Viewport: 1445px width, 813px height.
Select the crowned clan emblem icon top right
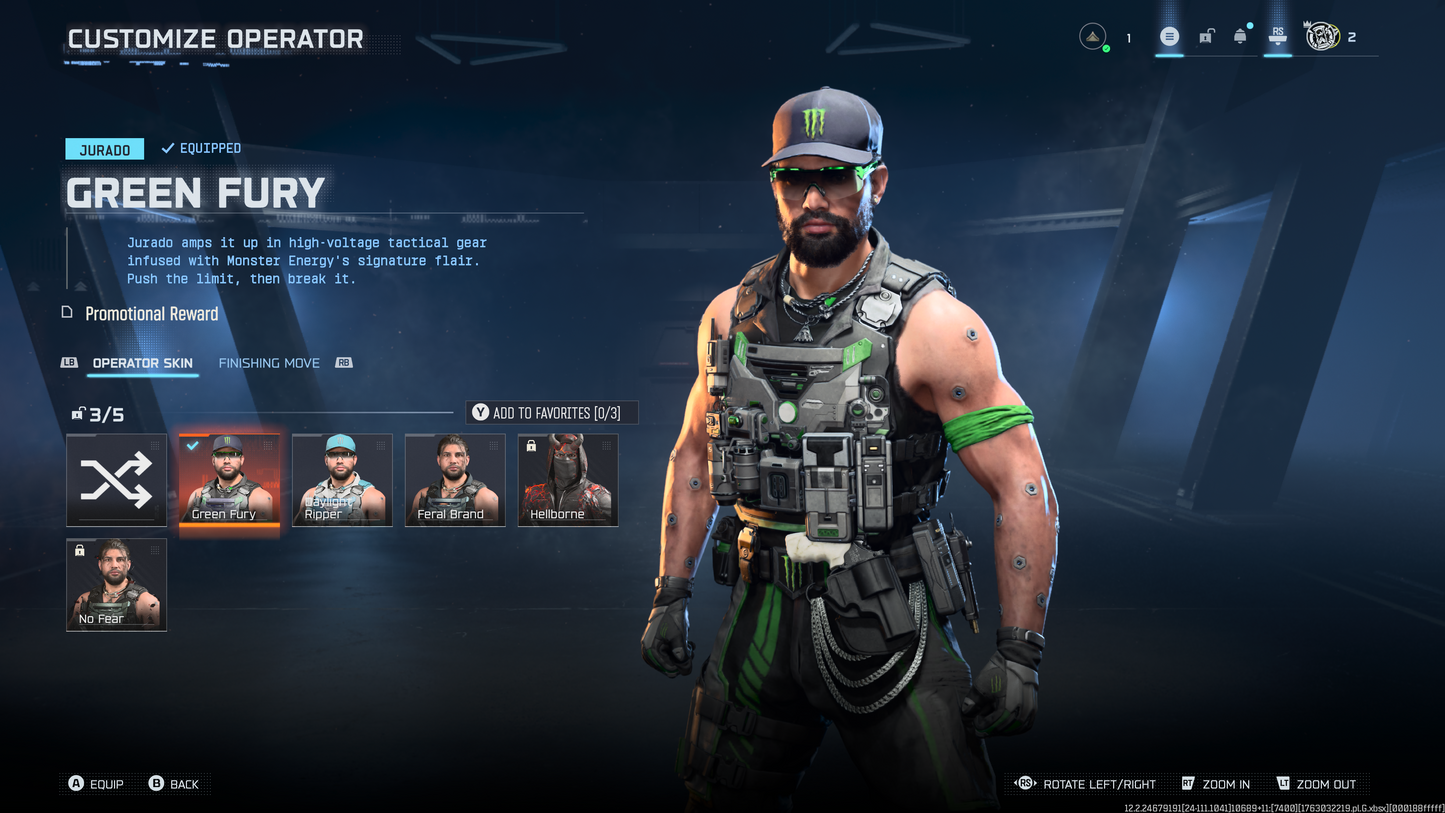1322,36
